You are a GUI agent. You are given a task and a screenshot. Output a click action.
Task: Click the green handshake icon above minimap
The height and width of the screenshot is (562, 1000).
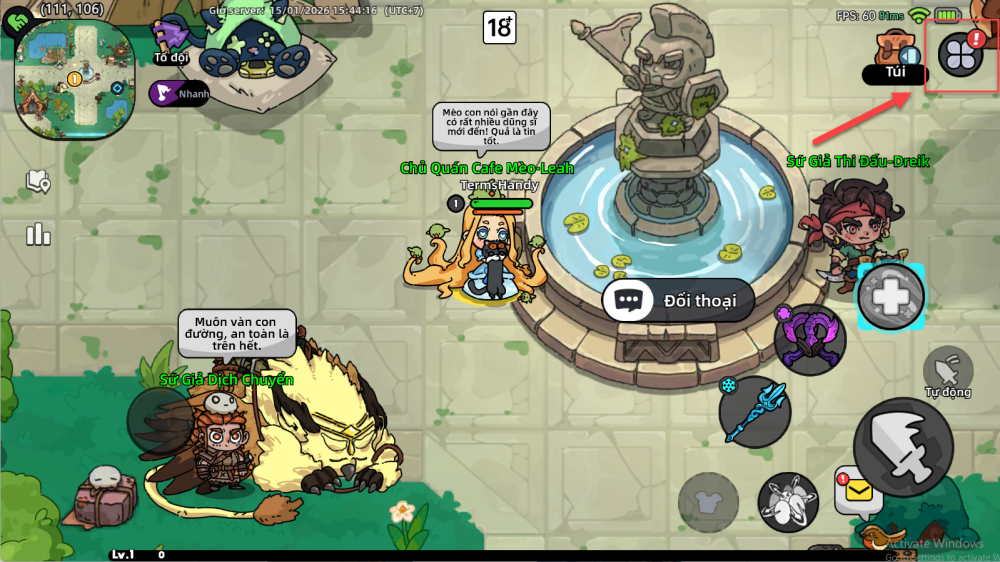click(17, 22)
